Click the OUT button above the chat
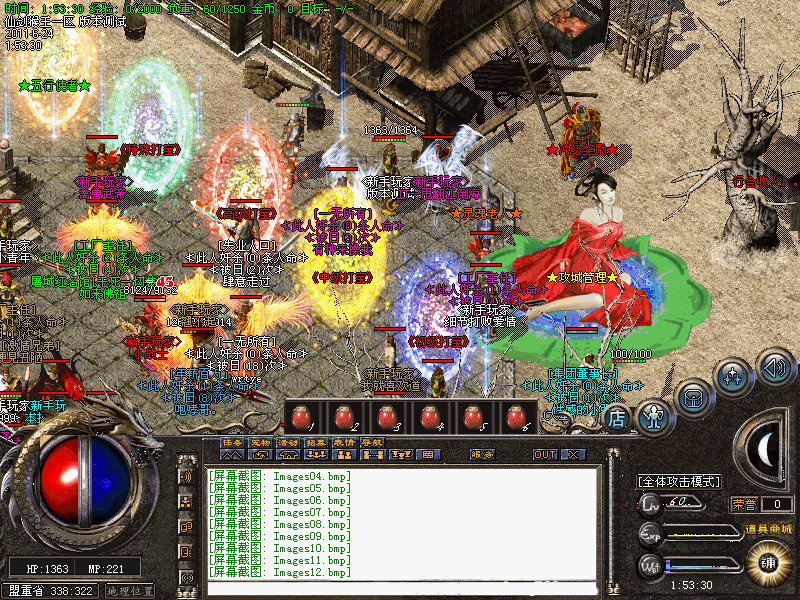This screenshot has width=800, height=600. (x=545, y=454)
